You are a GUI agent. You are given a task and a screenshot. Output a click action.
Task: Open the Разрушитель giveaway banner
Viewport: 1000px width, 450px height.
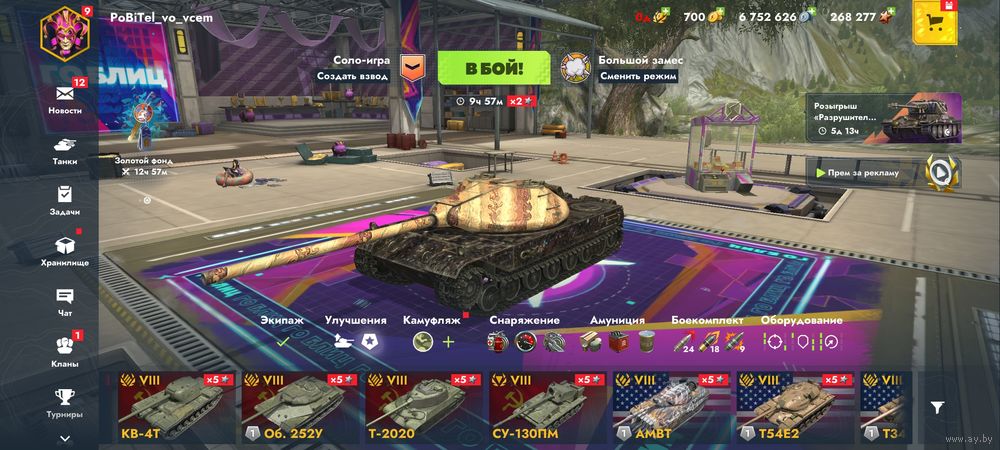[x=882, y=118]
